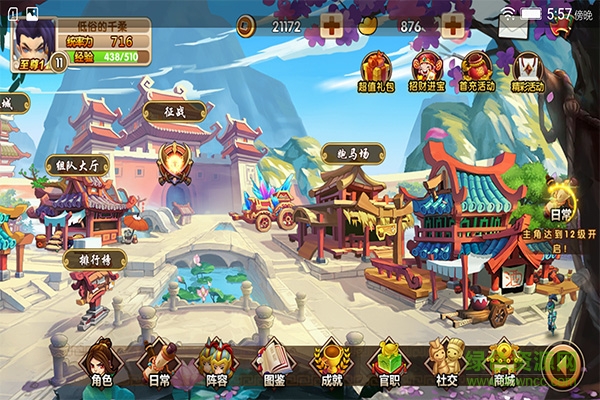
Task: Open the 社交 social menu
Action: (x=445, y=362)
